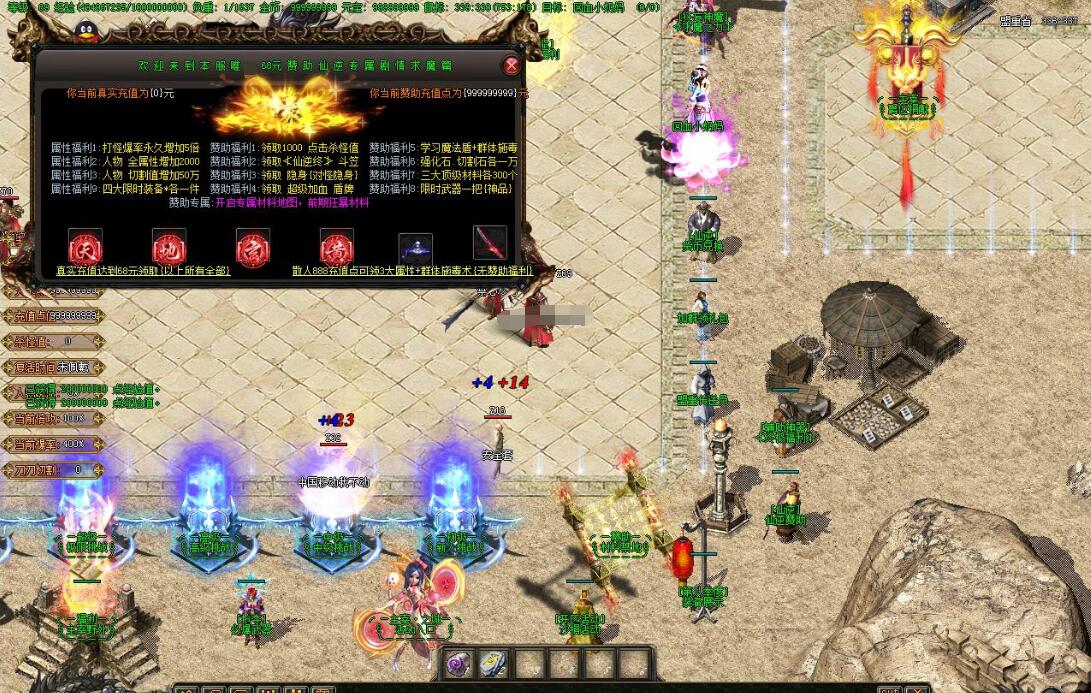Choose the red 玄 seal icon
Image resolution: width=1091 pixels, height=693 pixels.
pyautogui.click(x=253, y=245)
